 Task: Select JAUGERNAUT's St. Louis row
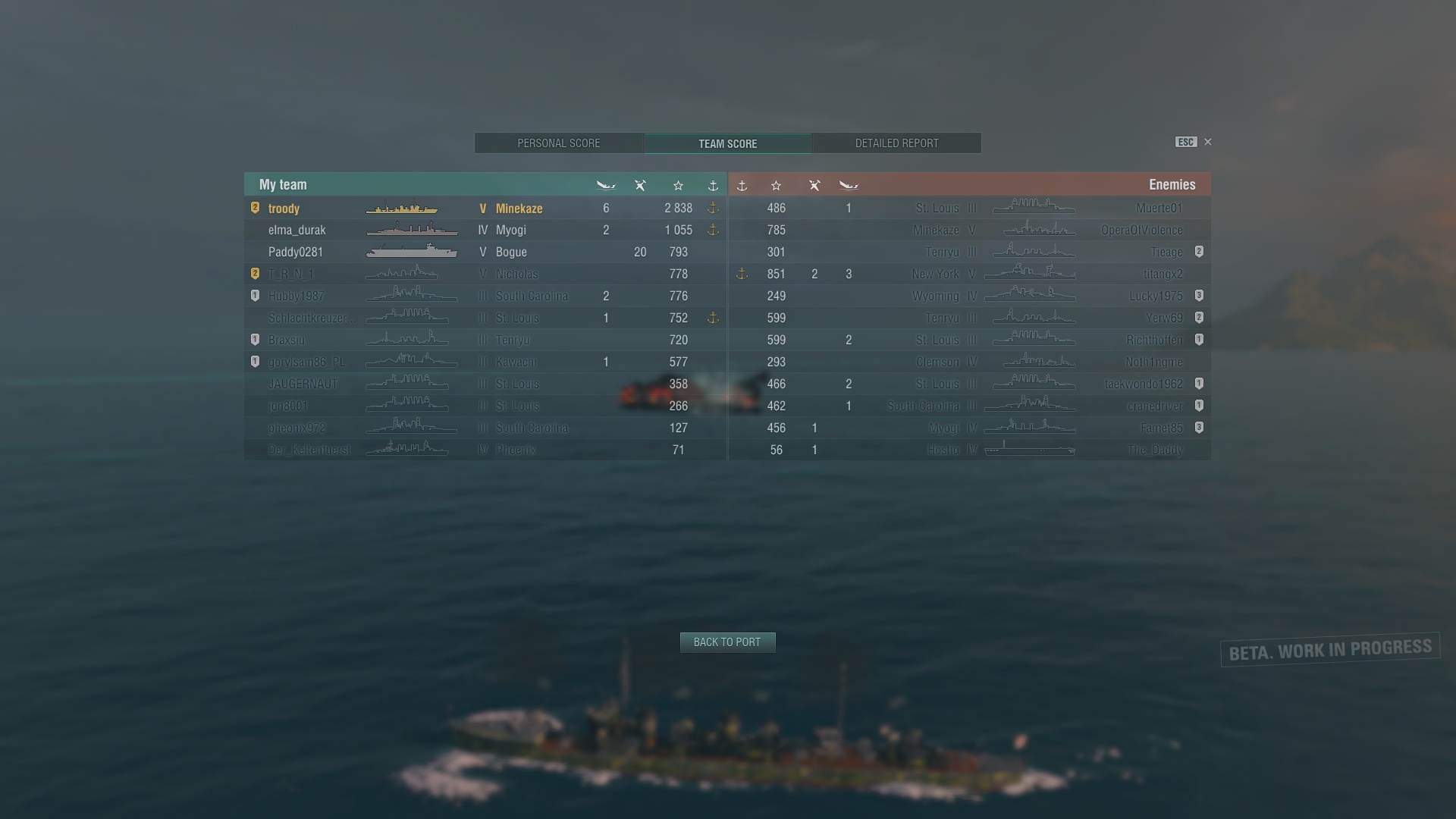coord(485,384)
